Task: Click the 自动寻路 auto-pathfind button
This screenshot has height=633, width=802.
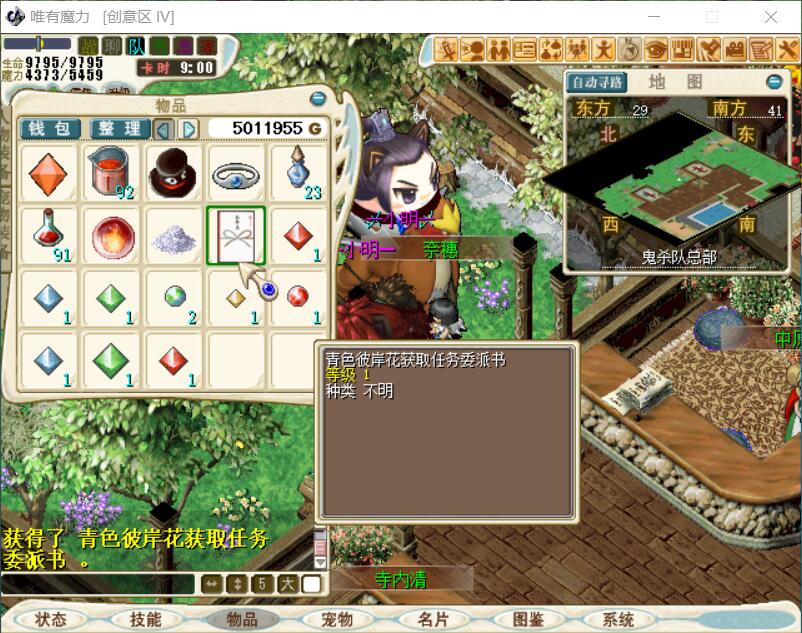Action: tap(598, 82)
